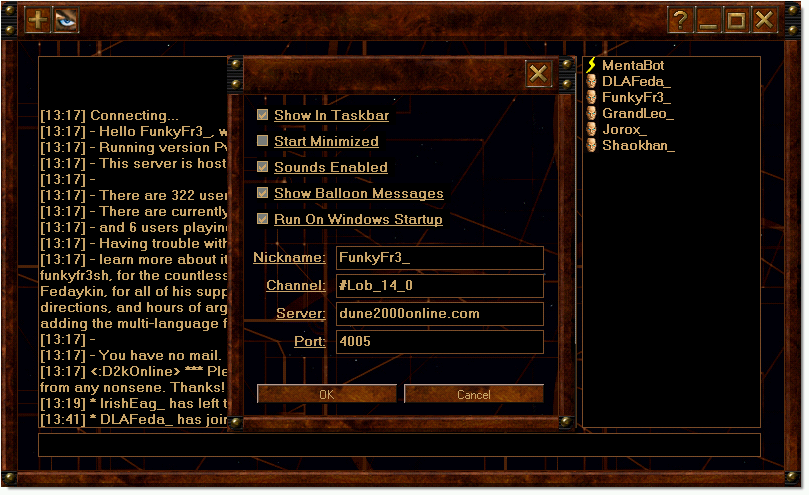
Task: Select the Channel input field
Action: tap(439, 286)
